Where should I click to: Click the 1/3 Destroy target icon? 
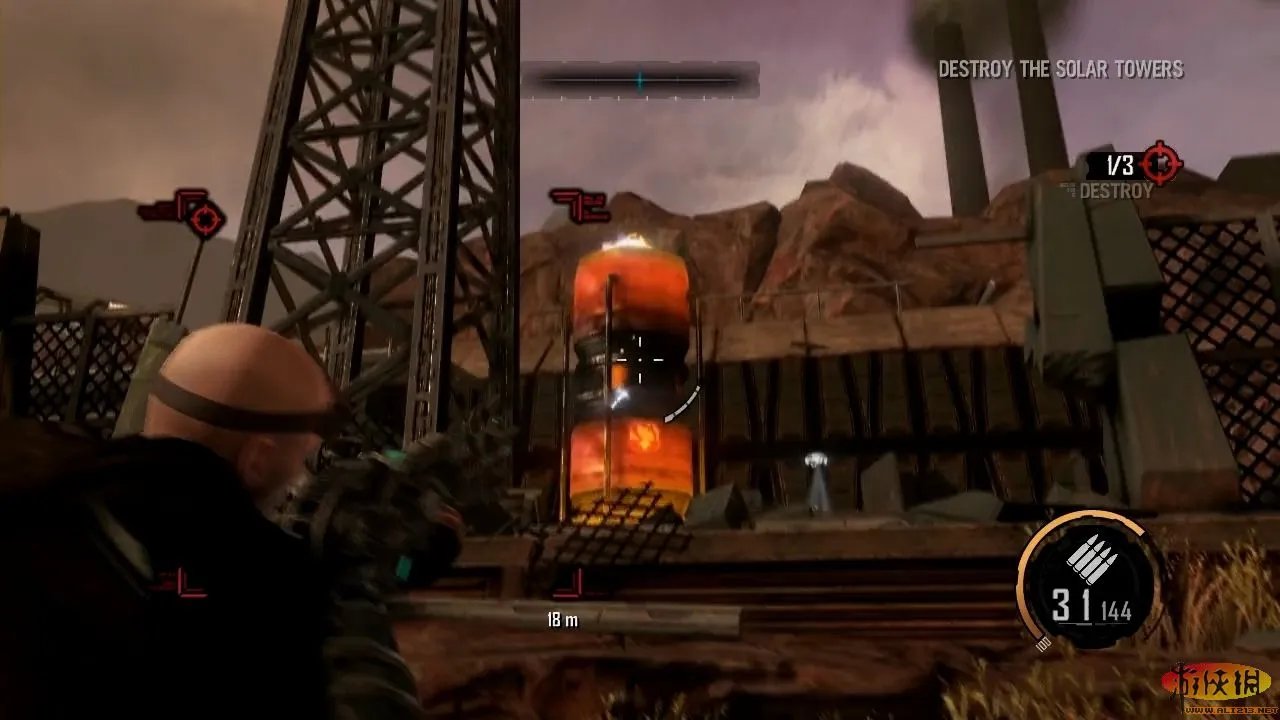coord(1160,162)
